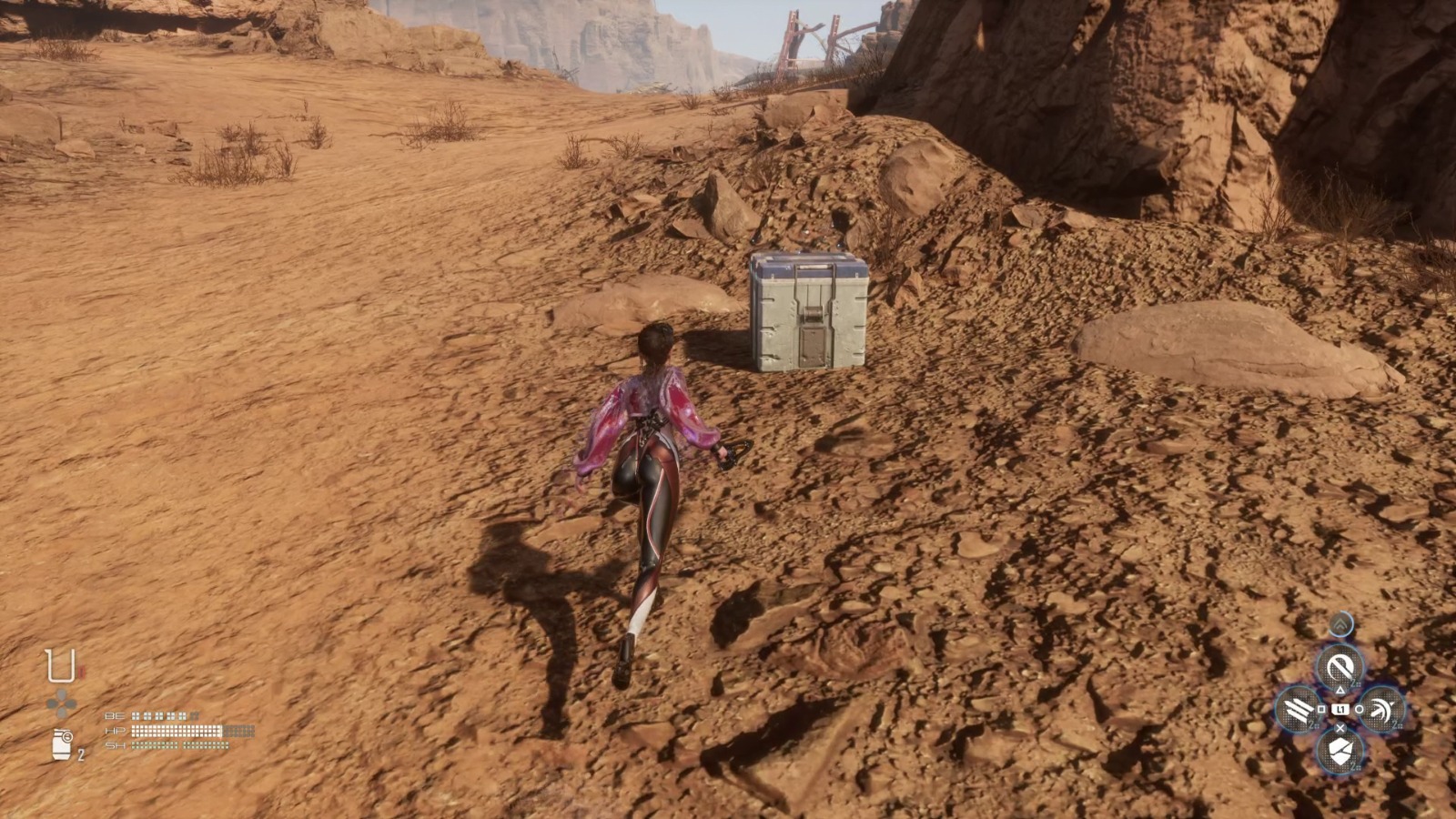Toggle the 2x cooldown marker on the counter skill
Image resolution: width=1456 pixels, height=819 pixels.
coord(1355,682)
